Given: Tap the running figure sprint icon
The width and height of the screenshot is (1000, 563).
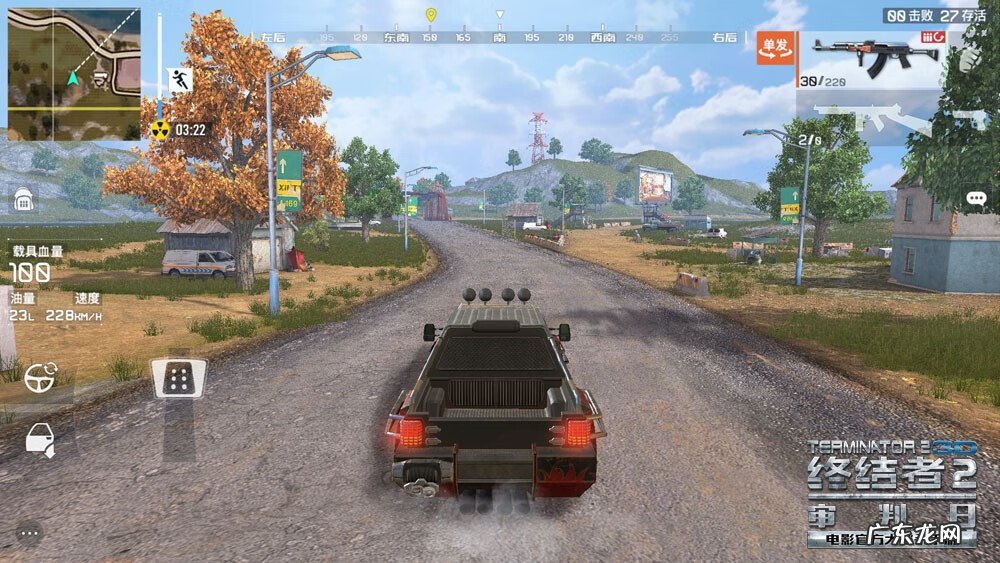Looking at the screenshot, I should click(180, 81).
